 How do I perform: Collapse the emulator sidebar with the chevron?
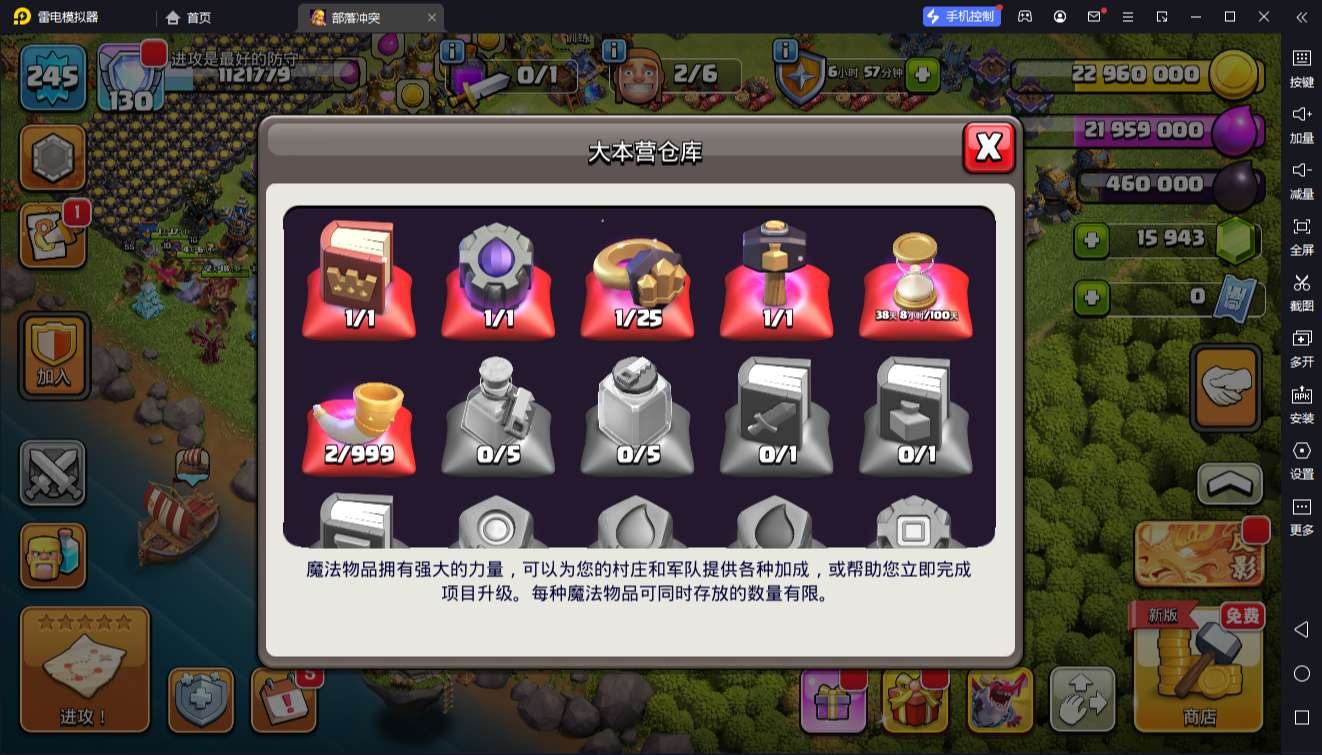pyautogui.click(x=1302, y=16)
